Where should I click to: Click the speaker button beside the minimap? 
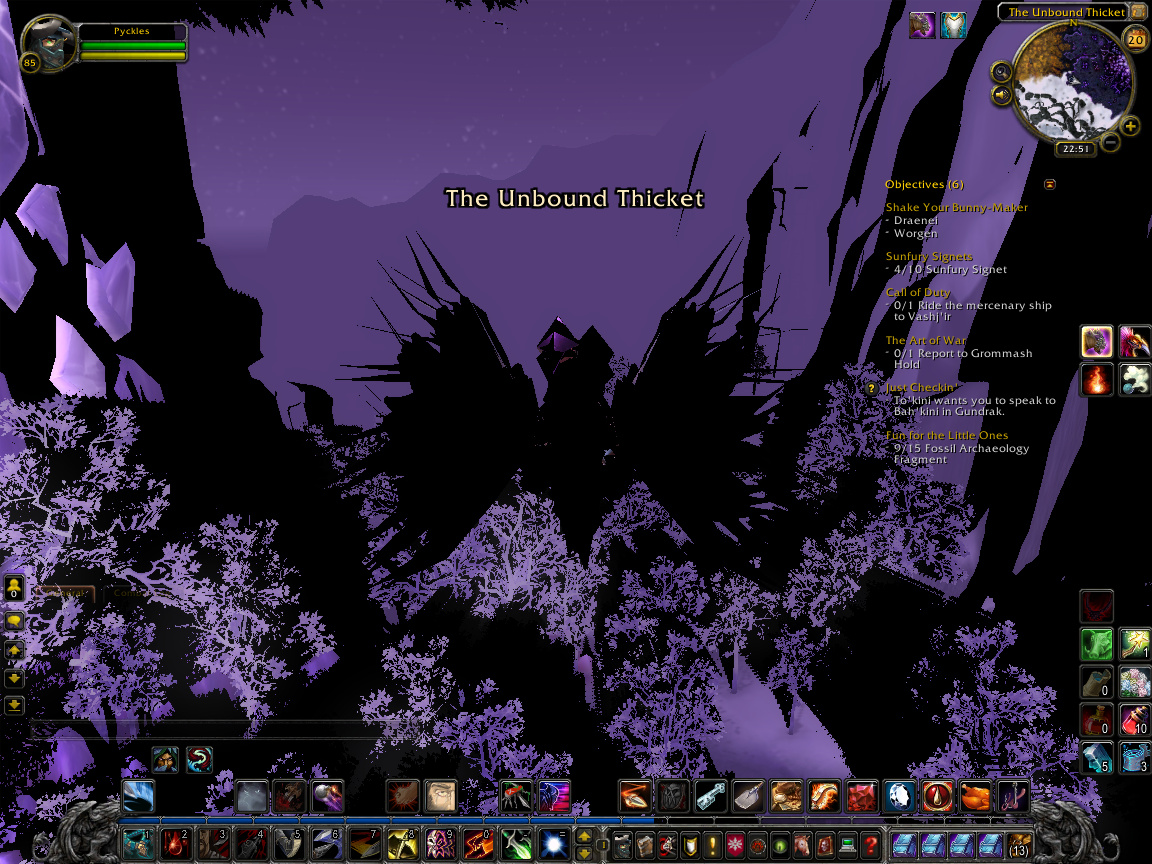[1001, 95]
